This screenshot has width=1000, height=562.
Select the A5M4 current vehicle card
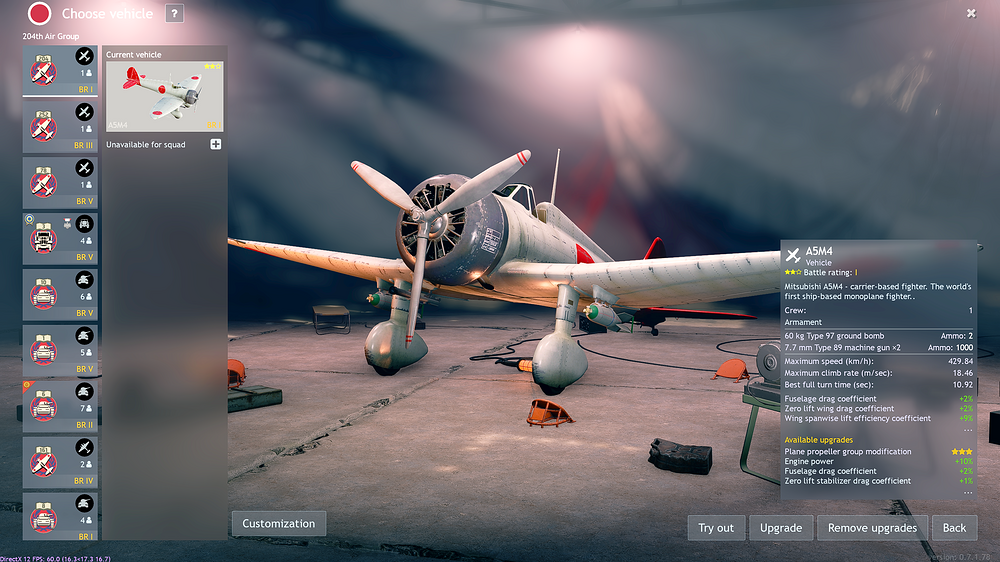point(164,96)
